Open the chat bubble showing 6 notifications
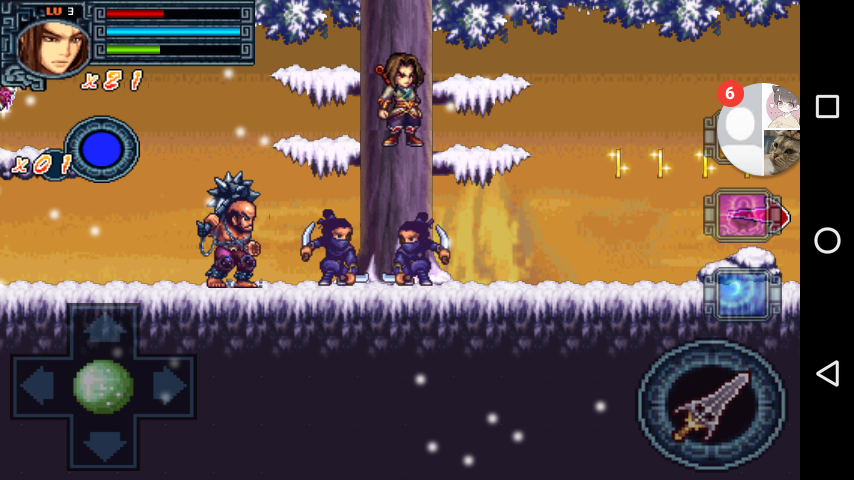Screen dimensions: 854x480 coord(760,128)
